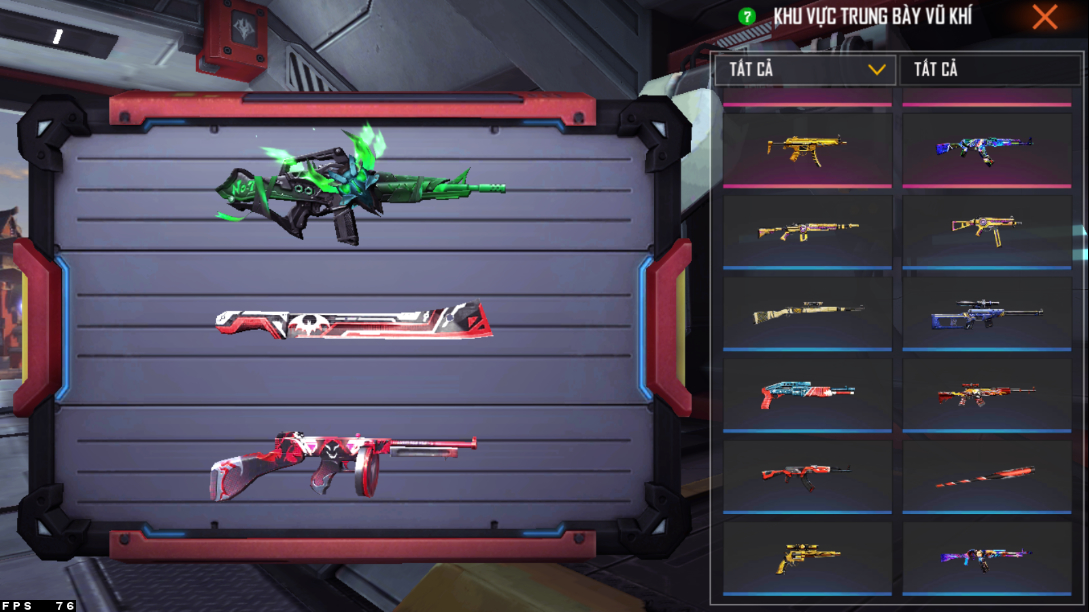Choose the golden MP5 skin thumbnail
Viewport: 1089px width, 612px height.
tap(806, 149)
